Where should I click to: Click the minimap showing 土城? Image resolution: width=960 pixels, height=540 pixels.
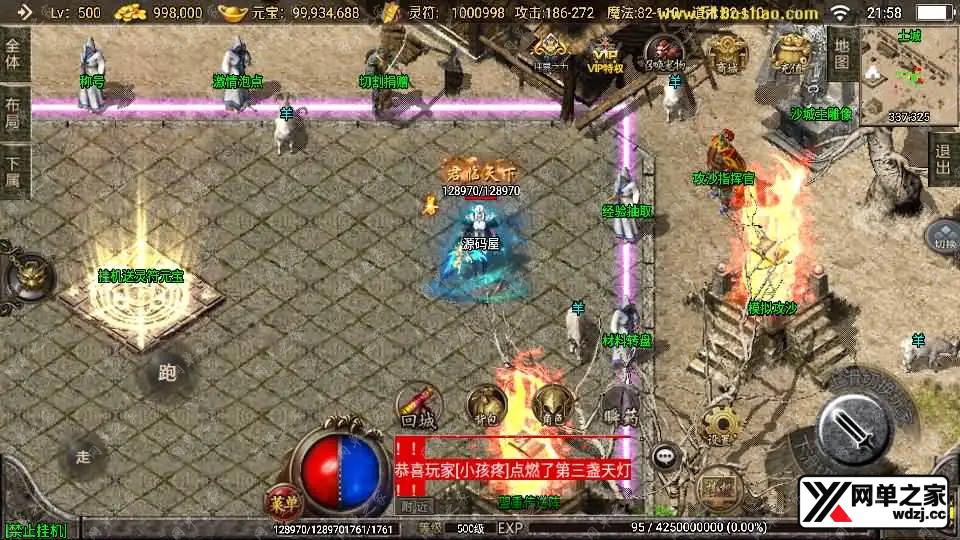coord(908,75)
